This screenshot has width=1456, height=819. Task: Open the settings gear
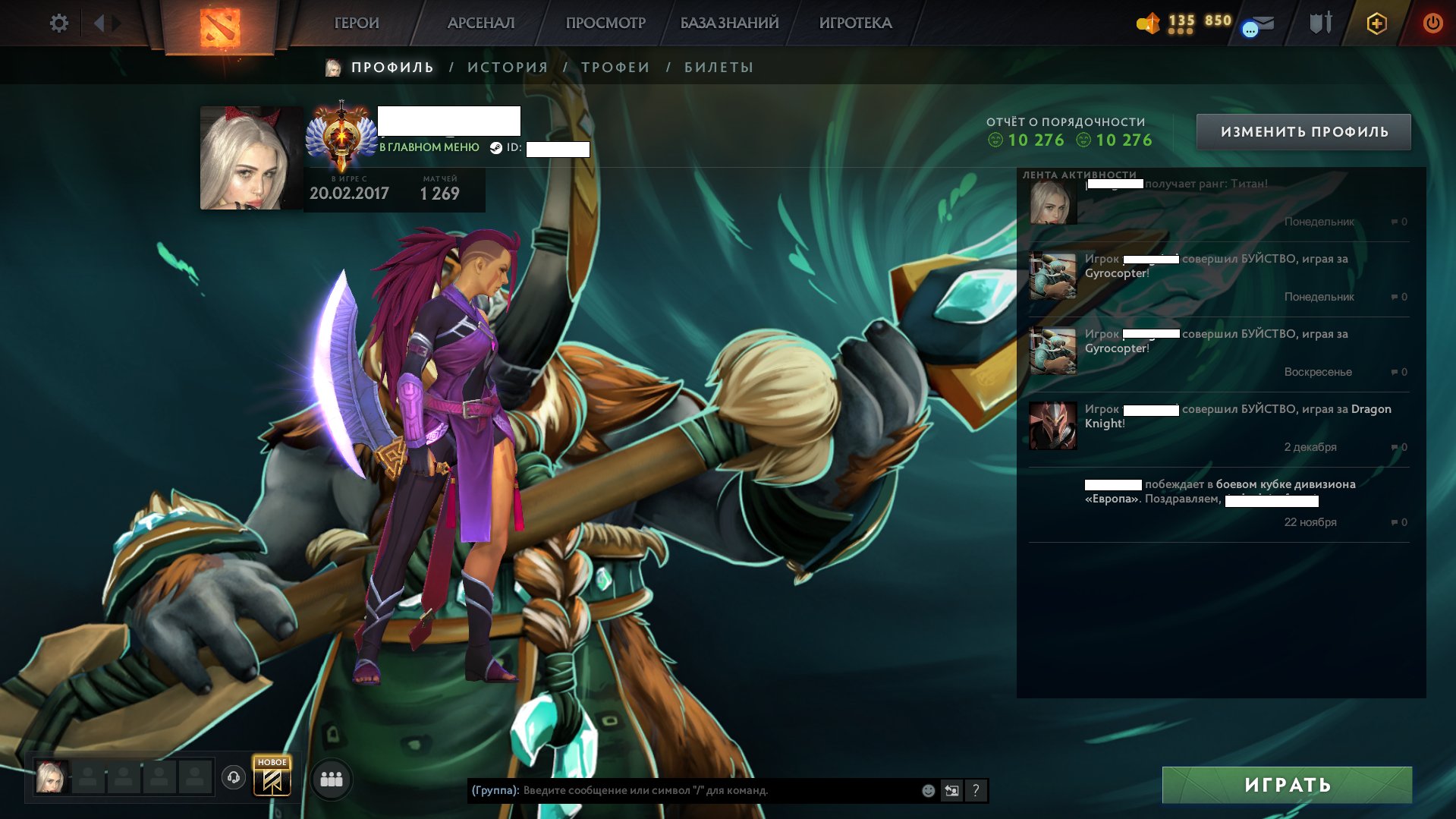[x=59, y=23]
